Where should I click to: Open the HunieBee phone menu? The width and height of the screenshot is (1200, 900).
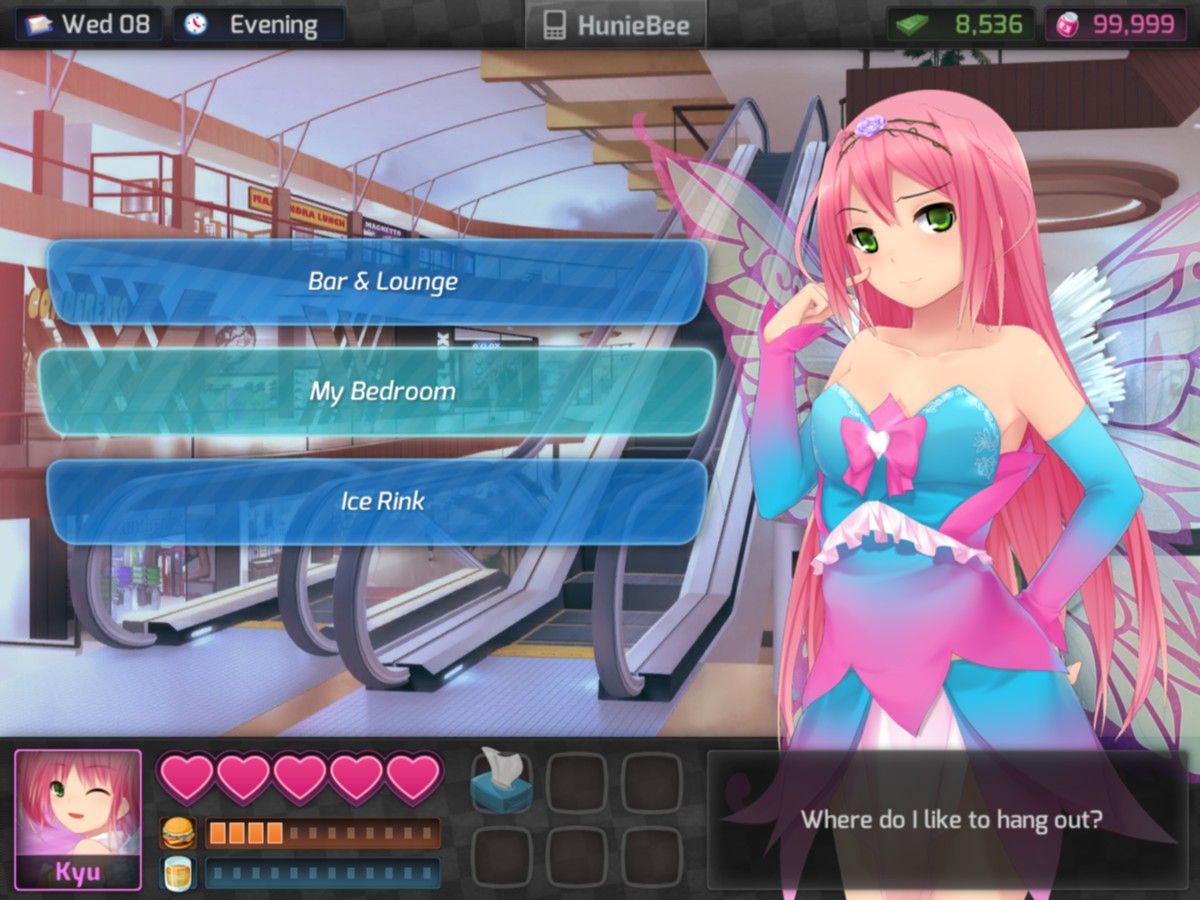point(615,25)
